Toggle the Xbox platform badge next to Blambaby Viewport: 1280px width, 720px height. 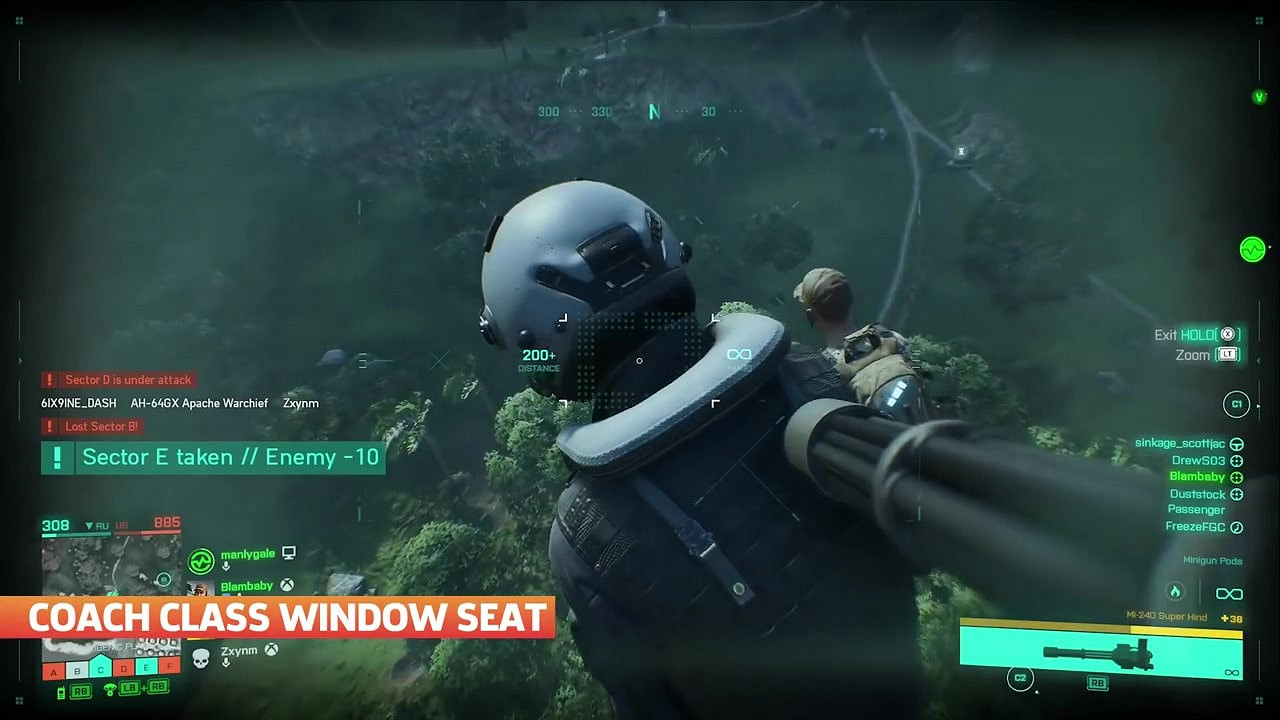pyautogui.click(x=286, y=587)
